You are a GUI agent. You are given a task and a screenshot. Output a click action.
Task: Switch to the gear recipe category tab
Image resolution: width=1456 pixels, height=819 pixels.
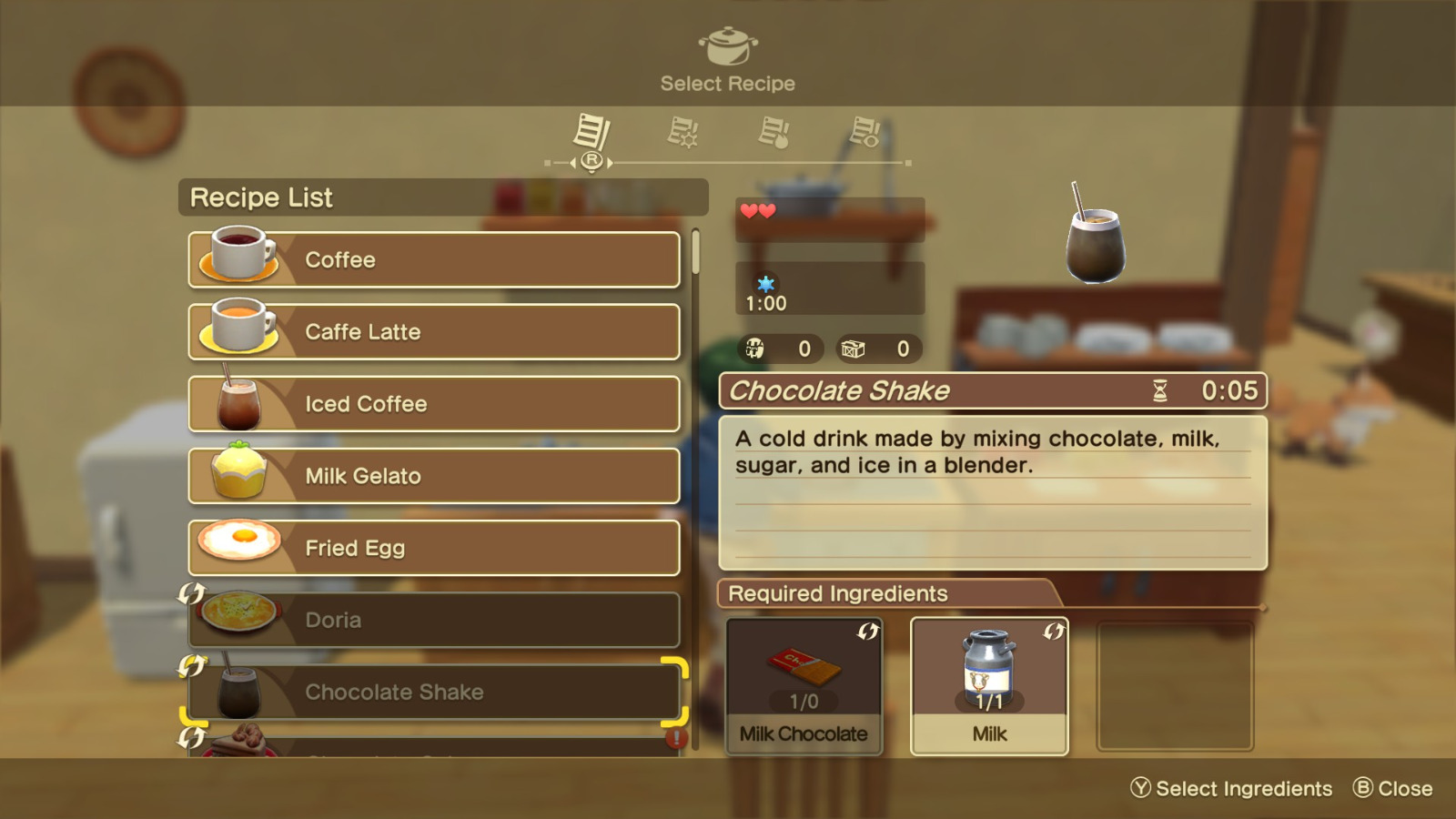[x=685, y=133]
